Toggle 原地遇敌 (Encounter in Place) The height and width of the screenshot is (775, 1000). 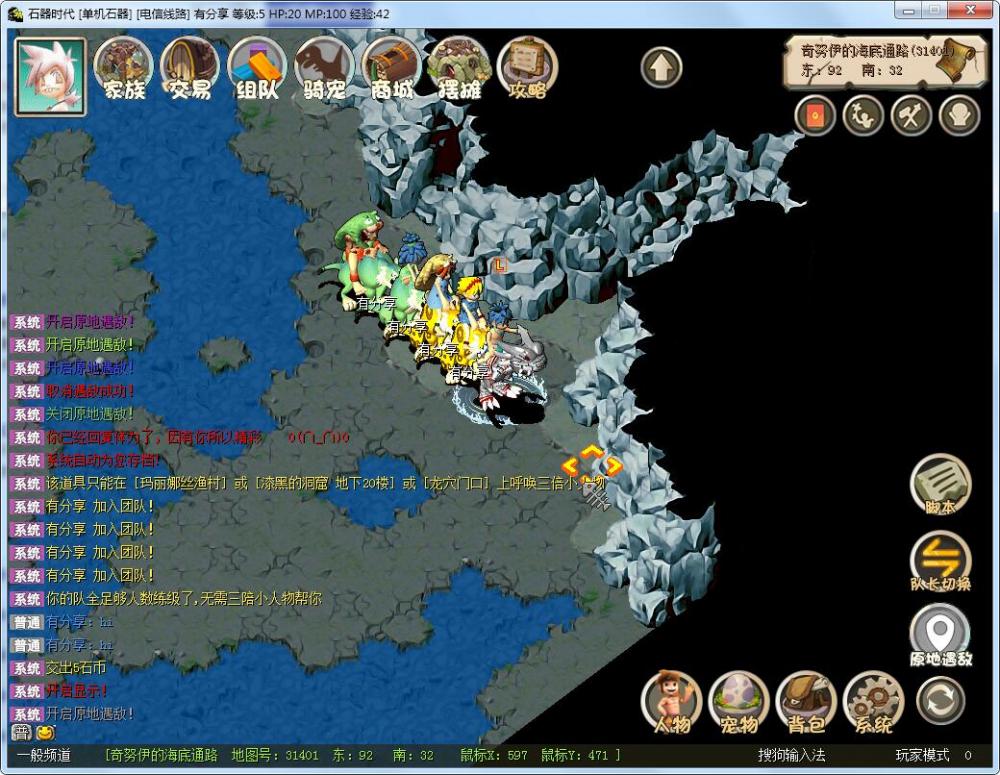[940, 636]
